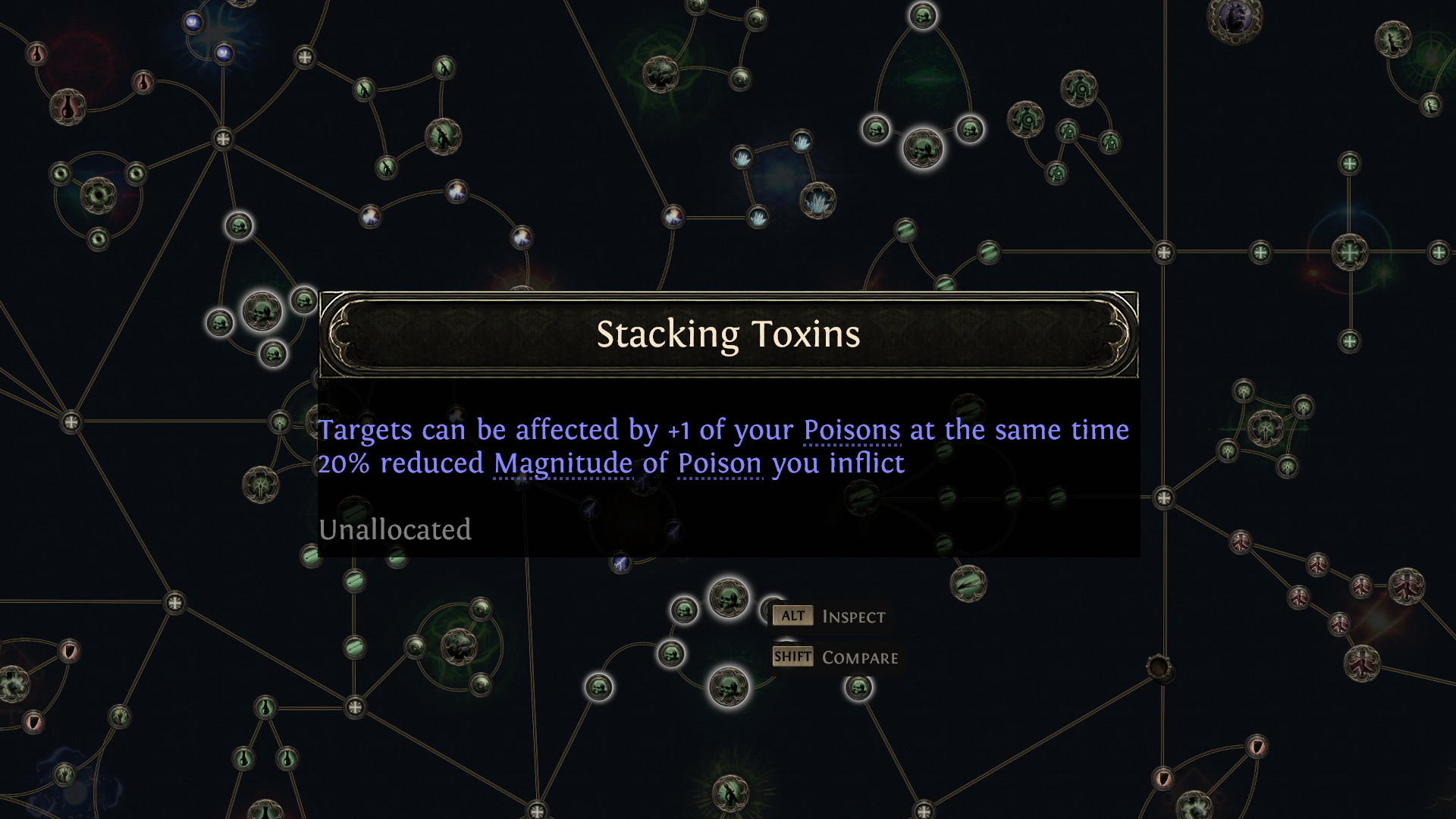This screenshot has width=1456, height=819.
Task: Open the Poison keyword in the second tooltip line
Action: (718, 463)
